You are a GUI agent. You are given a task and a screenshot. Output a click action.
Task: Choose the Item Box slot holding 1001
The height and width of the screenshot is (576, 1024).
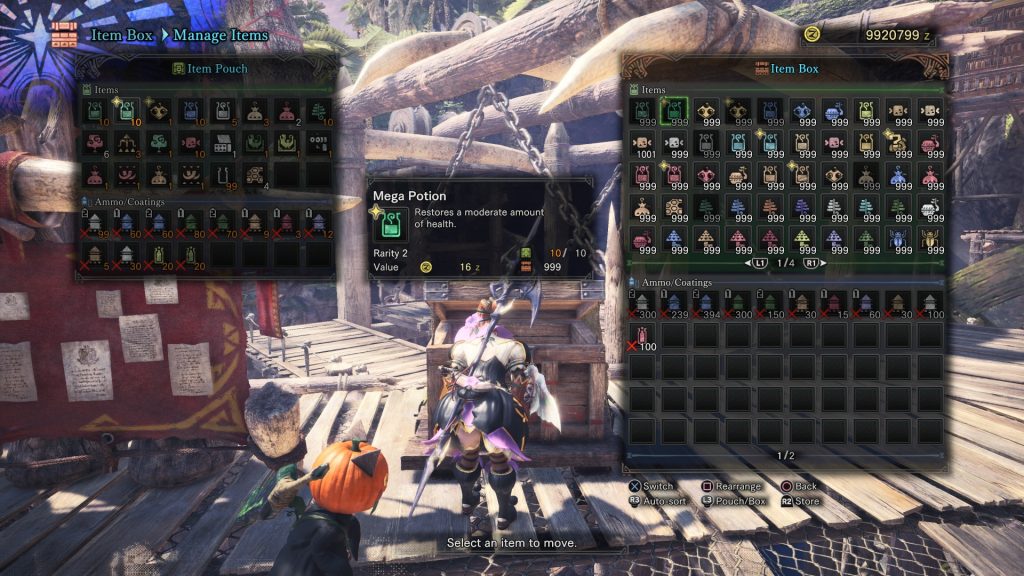pos(643,143)
